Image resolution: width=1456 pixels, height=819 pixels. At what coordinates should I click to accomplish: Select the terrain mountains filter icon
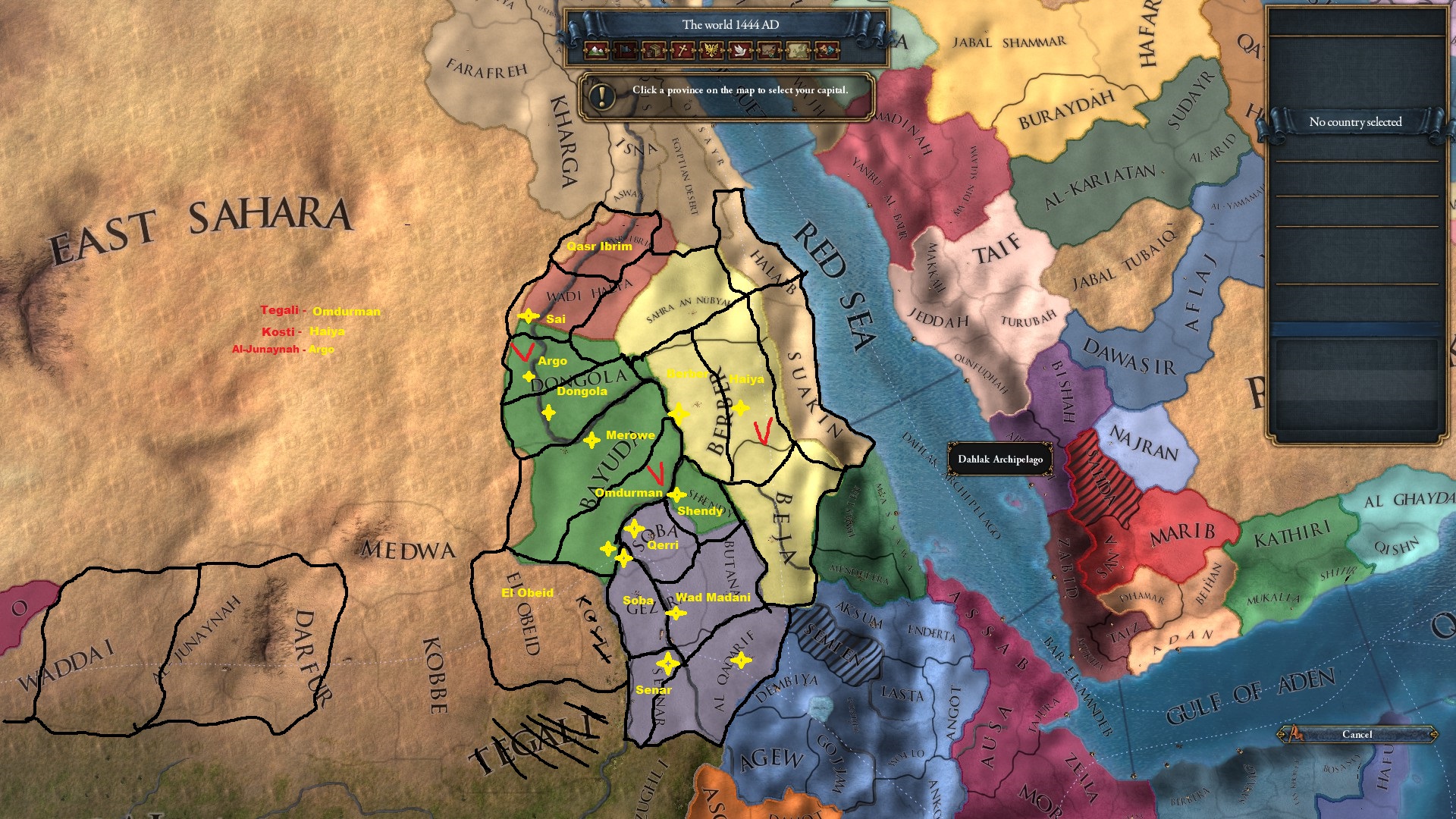tap(595, 51)
